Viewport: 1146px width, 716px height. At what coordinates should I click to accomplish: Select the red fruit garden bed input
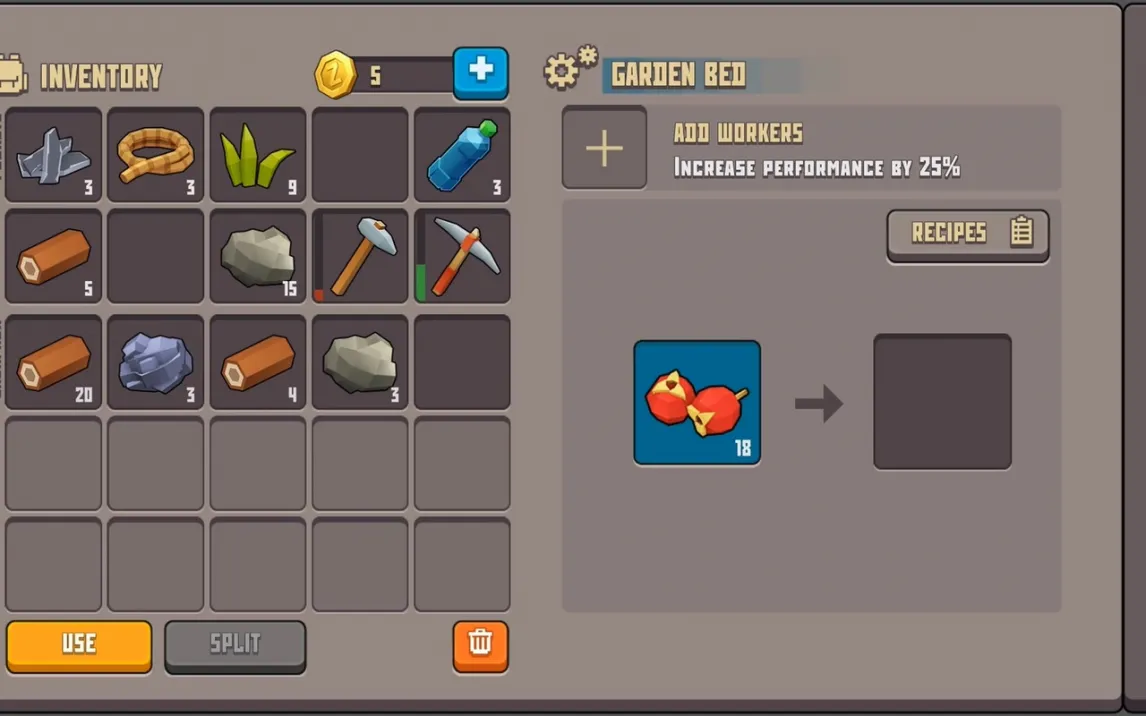tap(697, 402)
